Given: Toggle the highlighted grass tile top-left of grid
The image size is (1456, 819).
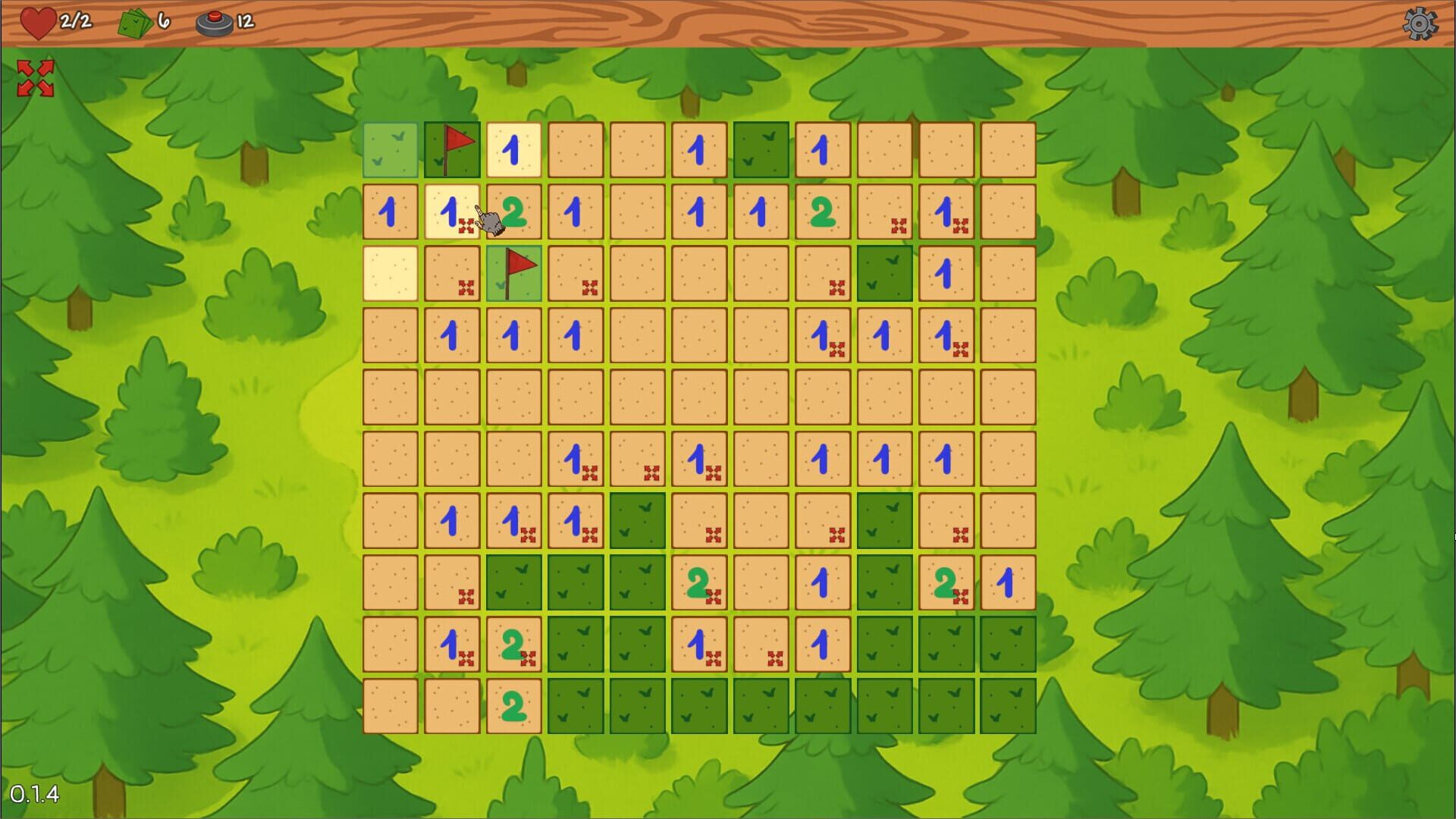Looking at the screenshot, I should coord(390,148).
